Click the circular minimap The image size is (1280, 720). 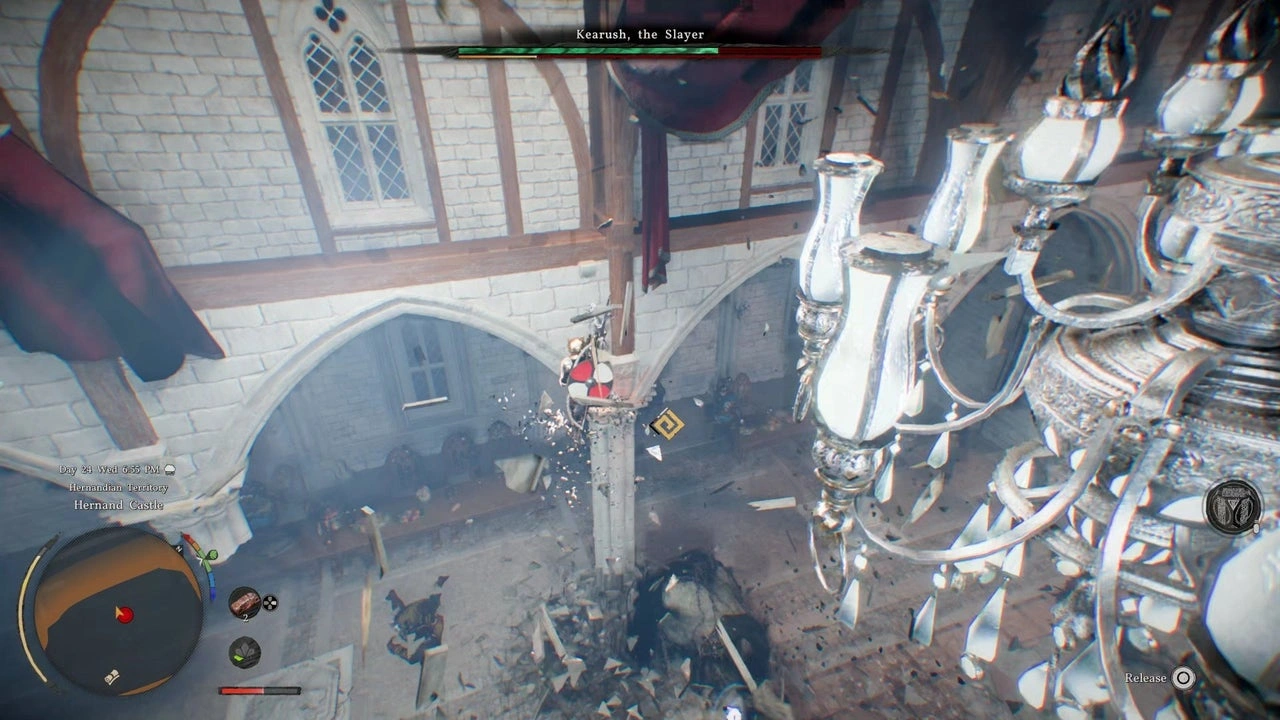[117, 610]
